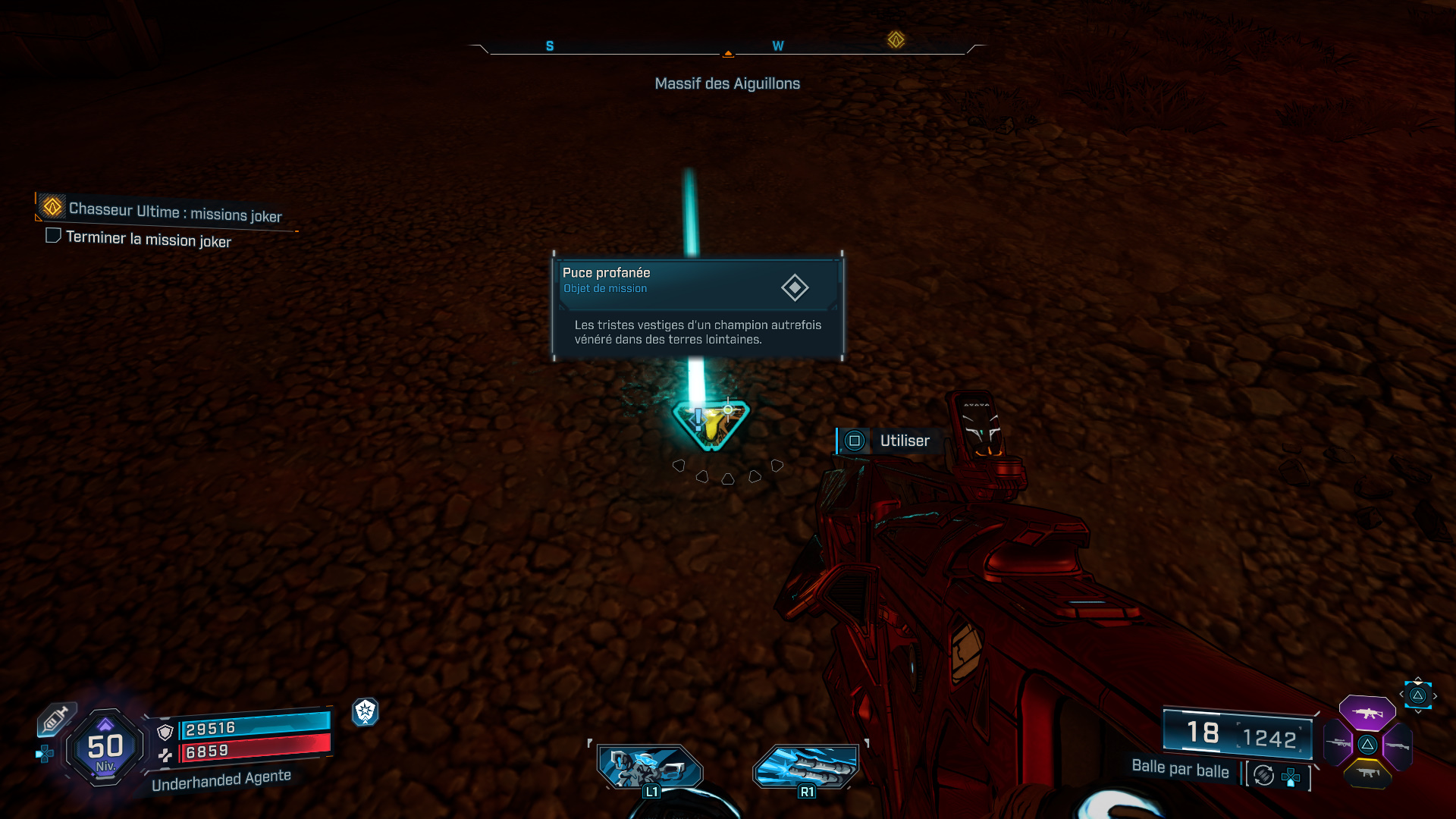Image resolution: width=1456 pixels, height=819 pixels.
Task: Click the waypoint diamond on the compass
Action: pos(895,39)
